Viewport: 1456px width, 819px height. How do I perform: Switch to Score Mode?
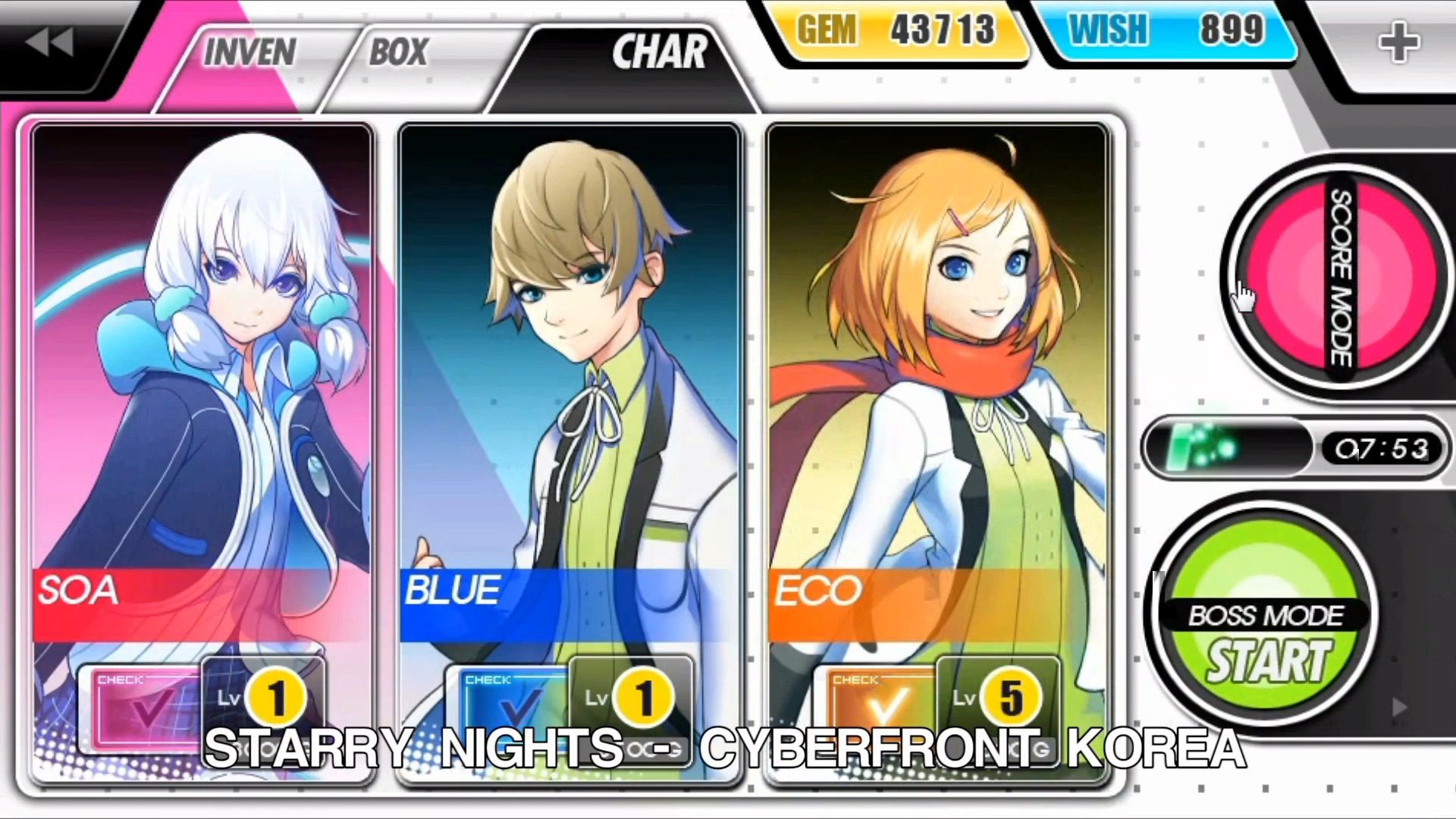[x=1339, y=278]
